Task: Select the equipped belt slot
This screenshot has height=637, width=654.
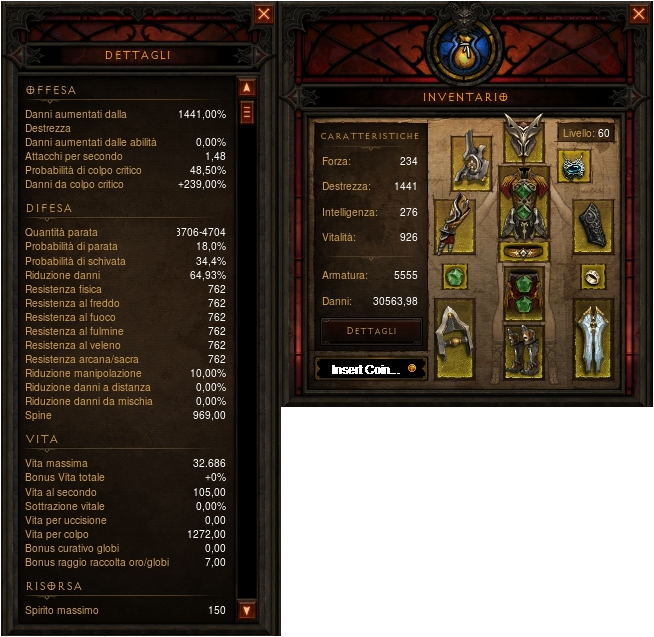Action: click(x=523, y=252)
